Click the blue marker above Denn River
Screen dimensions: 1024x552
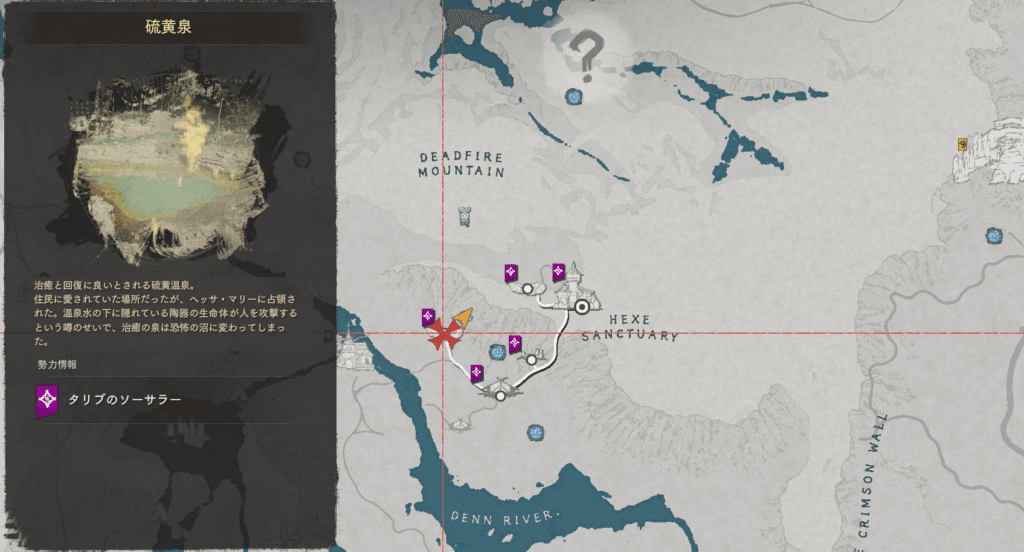537,433
